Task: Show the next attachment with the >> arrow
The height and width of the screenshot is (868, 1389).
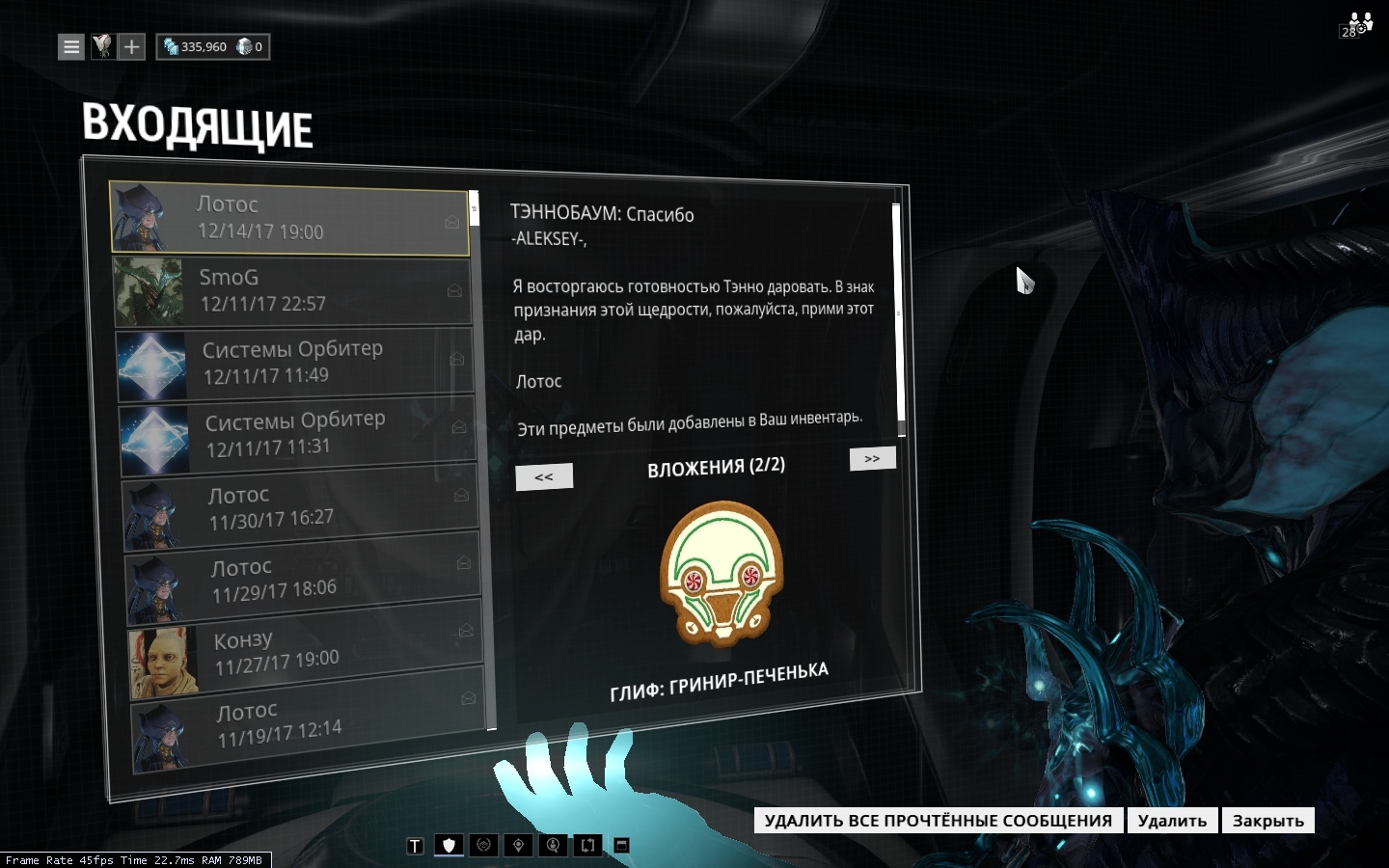Action: pyautogui.click(x=872, y=459)
